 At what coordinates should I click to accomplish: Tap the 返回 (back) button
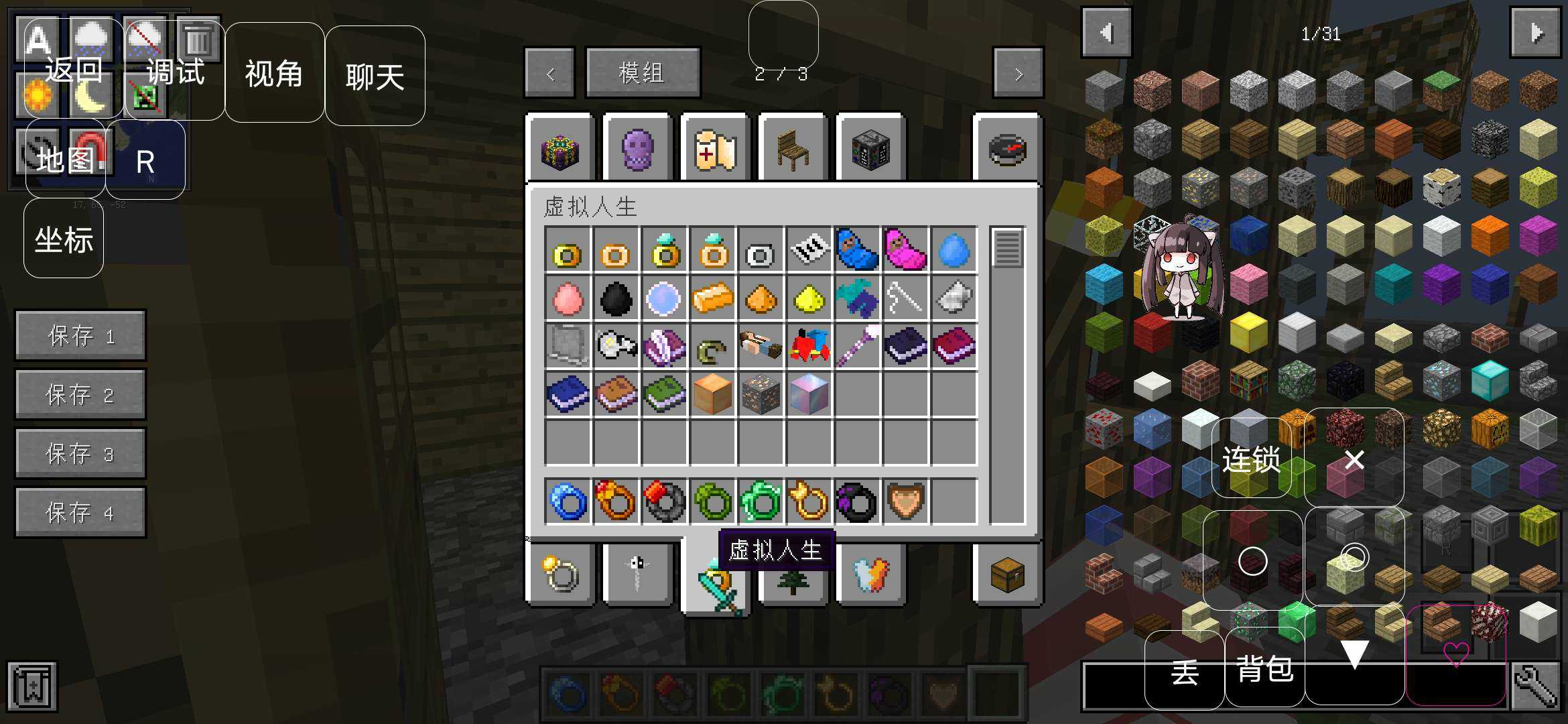point(73,69)
